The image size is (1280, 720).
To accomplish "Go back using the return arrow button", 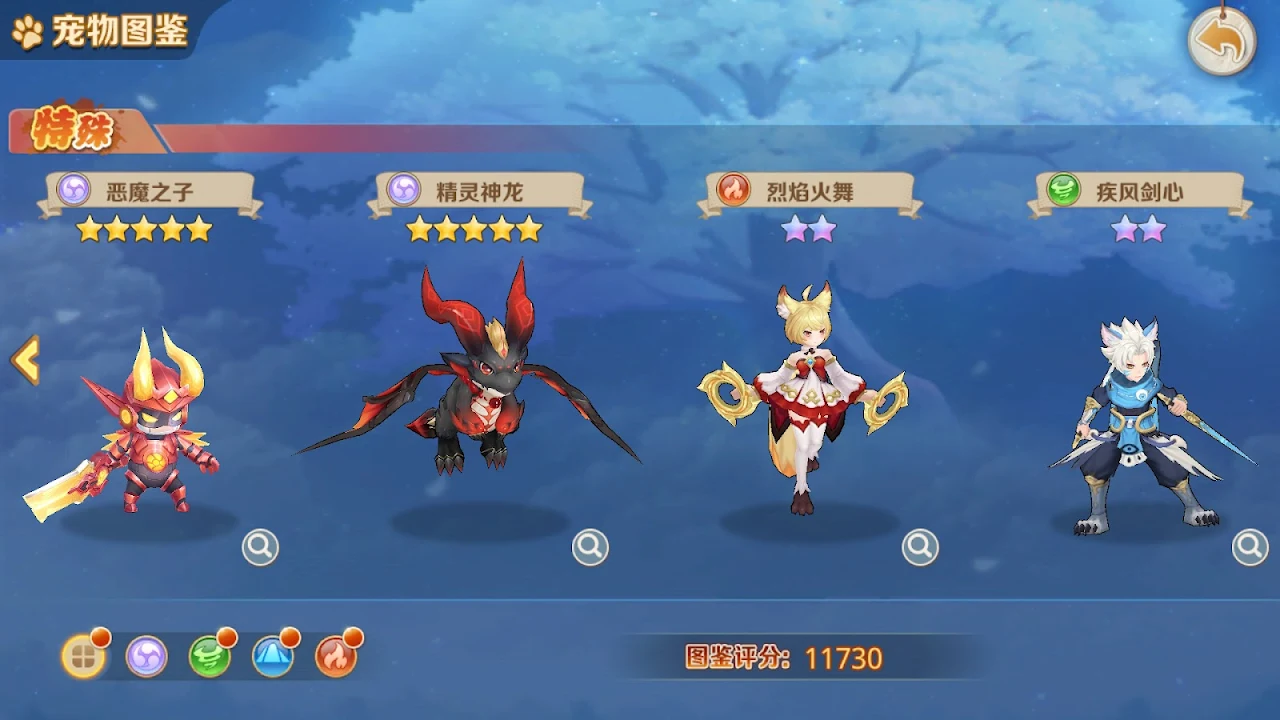I will [1221, 41].
